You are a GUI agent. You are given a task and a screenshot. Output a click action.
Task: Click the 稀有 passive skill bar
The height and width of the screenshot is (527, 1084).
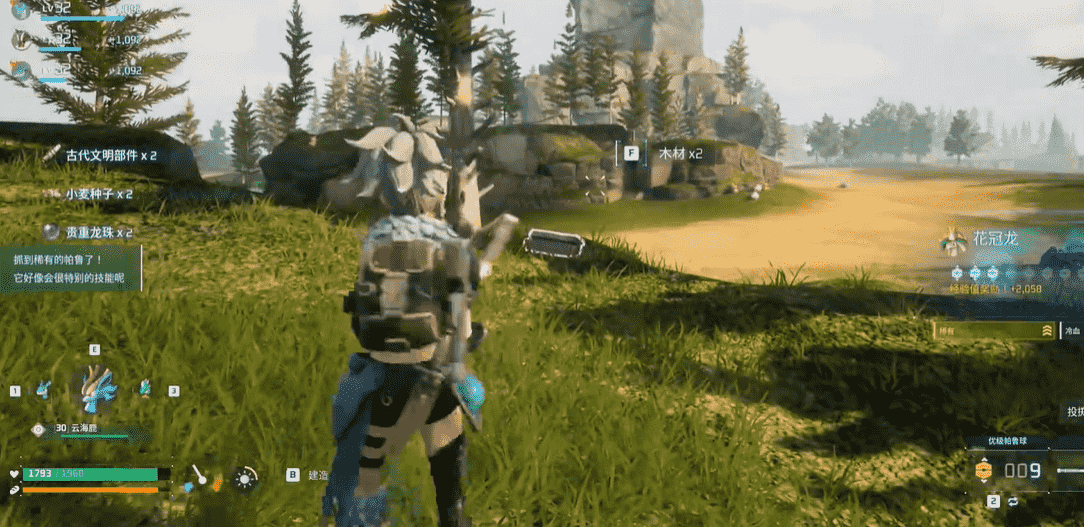coord(994,330)
